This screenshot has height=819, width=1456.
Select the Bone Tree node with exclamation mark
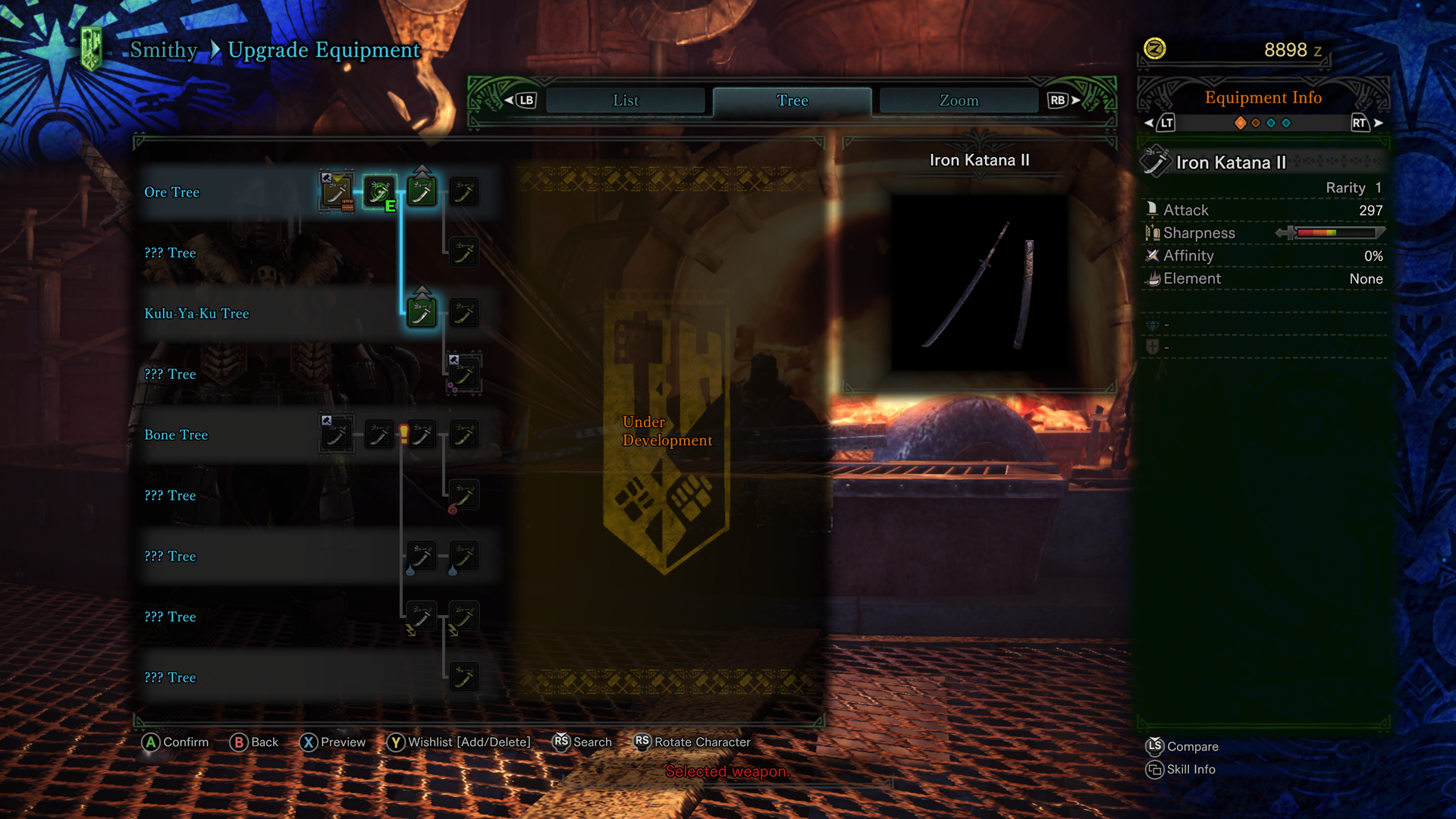pyautogui.click(x=421, y=435)
